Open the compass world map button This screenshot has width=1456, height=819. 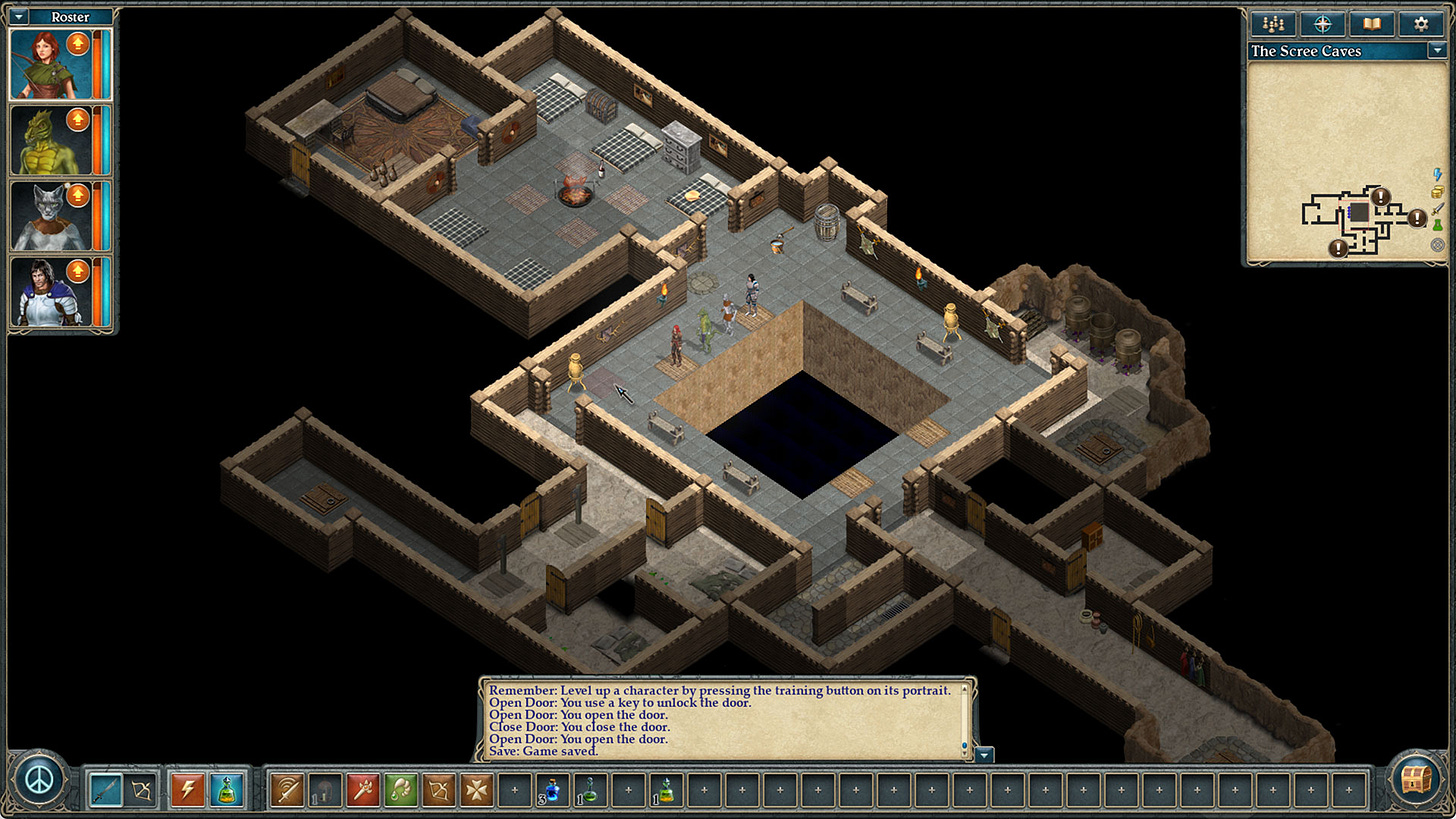1322,24
